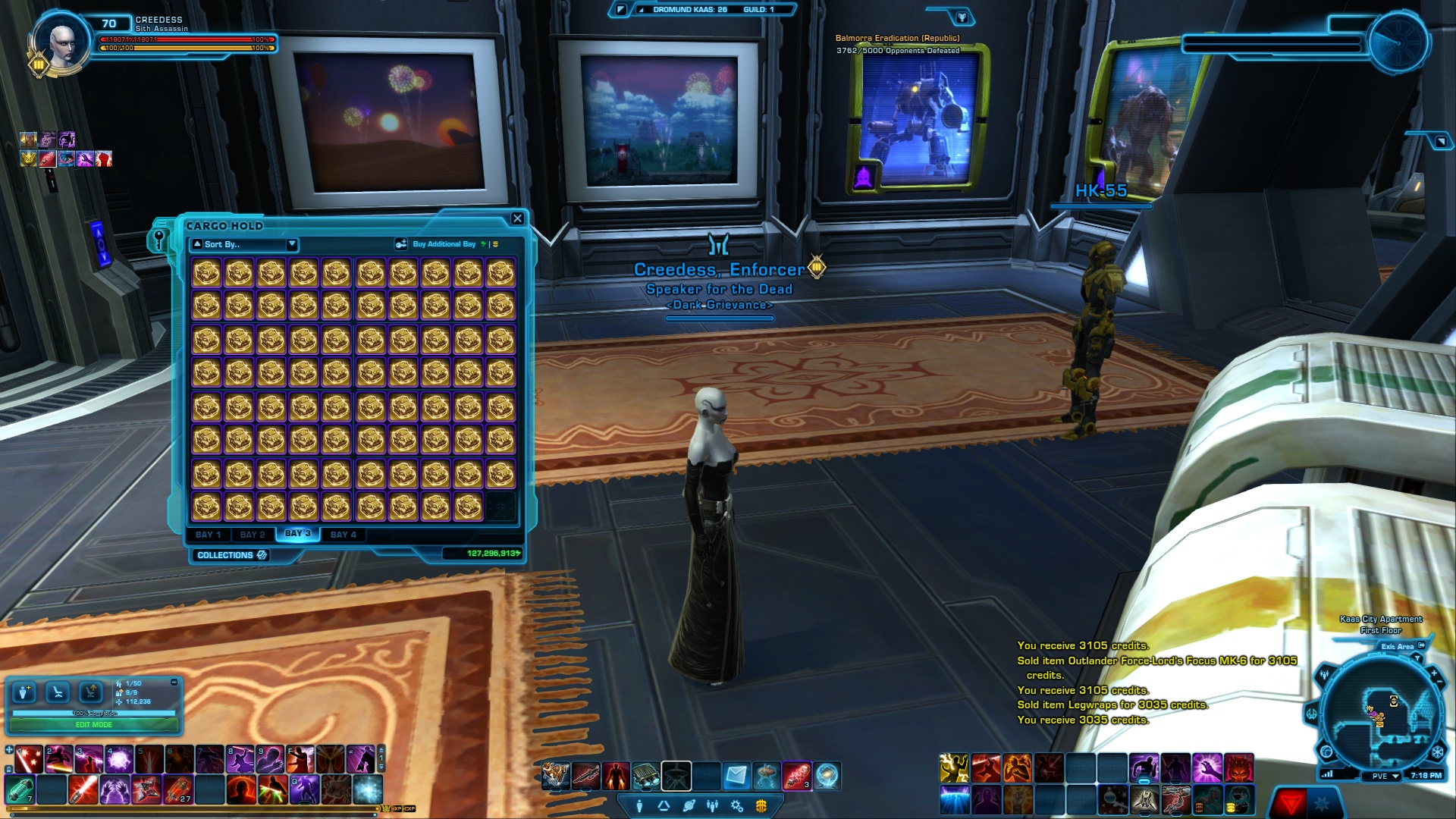This screenshot has width=1456, height=819.
Task: Open the social groups icon
Action: coord(714,806)
